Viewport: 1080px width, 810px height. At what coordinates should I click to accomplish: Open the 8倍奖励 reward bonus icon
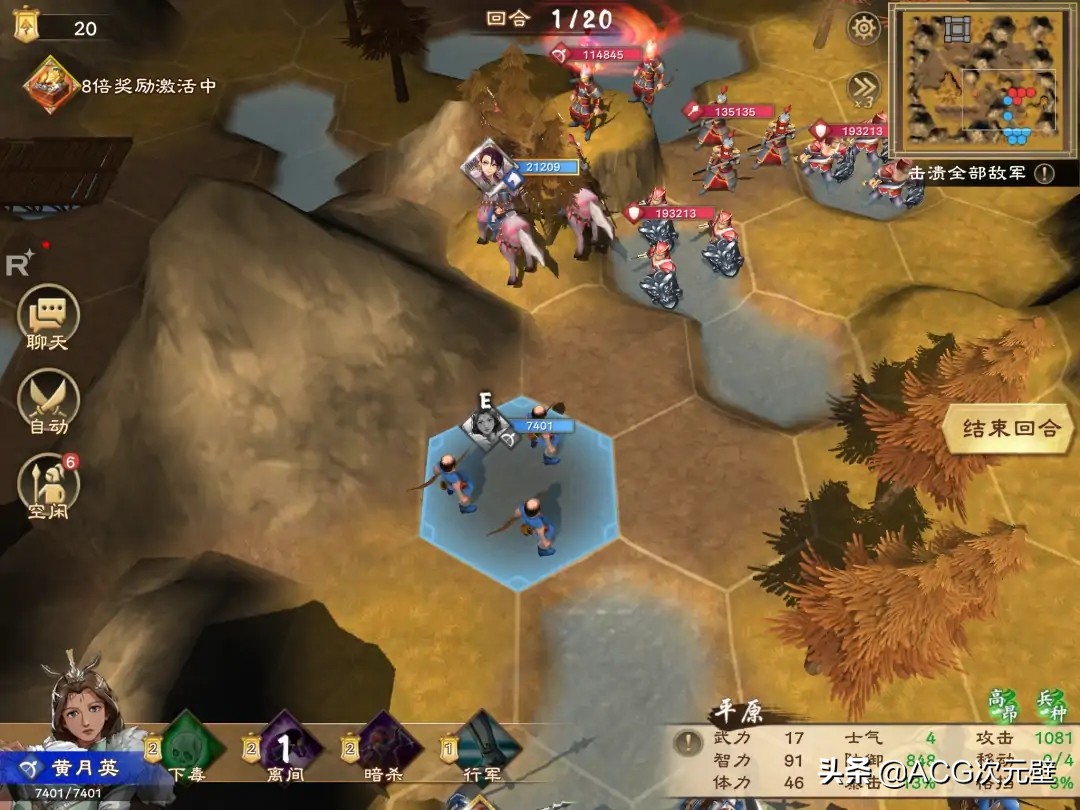(x=48, y=86)
